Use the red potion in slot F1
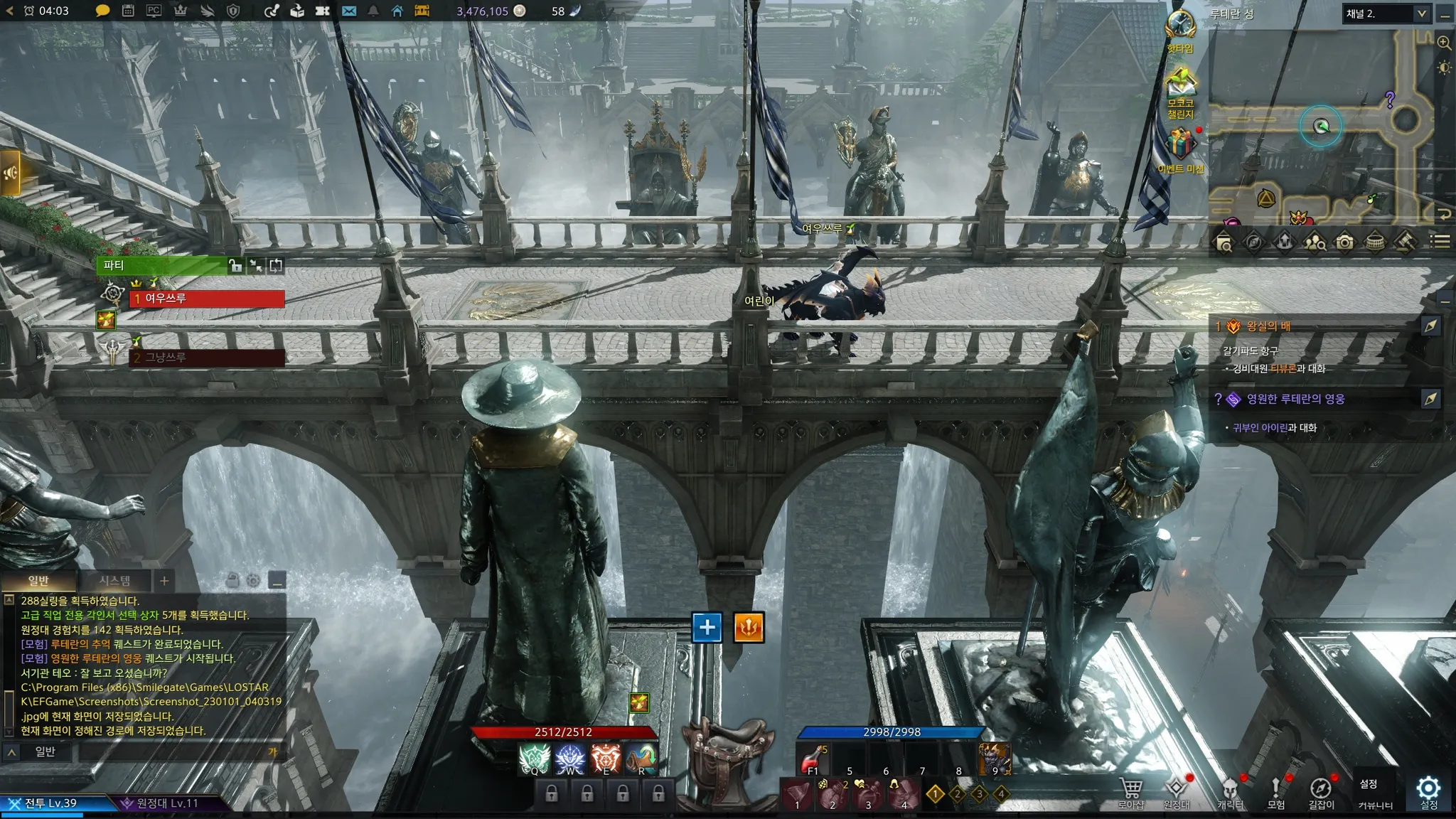The height and width of the screenshot is (819, 1456). pyautogui.click(x=813, y=761)
